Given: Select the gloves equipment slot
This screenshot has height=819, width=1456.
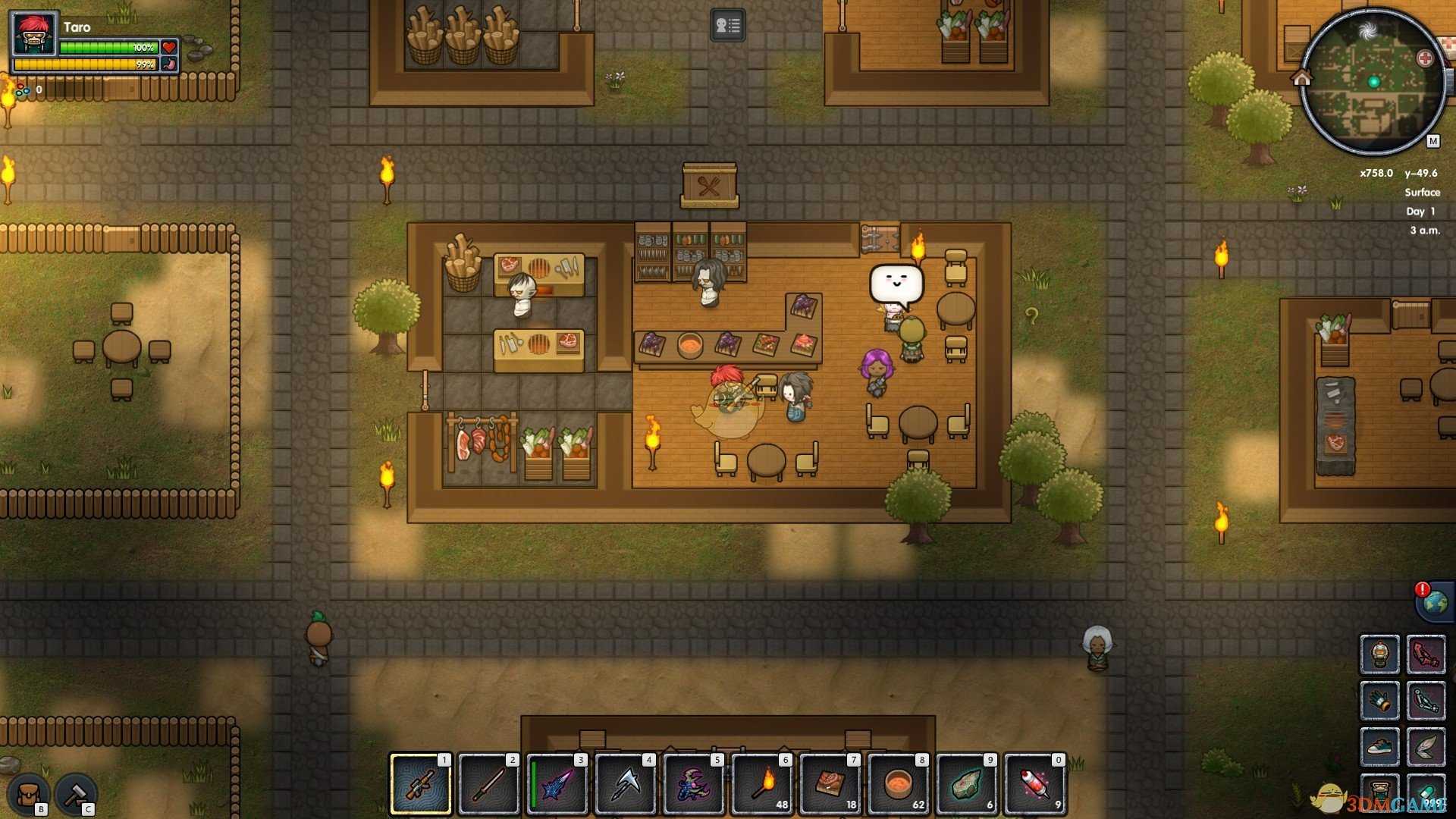Looking at the screenshot, I should coord(1379,701).
